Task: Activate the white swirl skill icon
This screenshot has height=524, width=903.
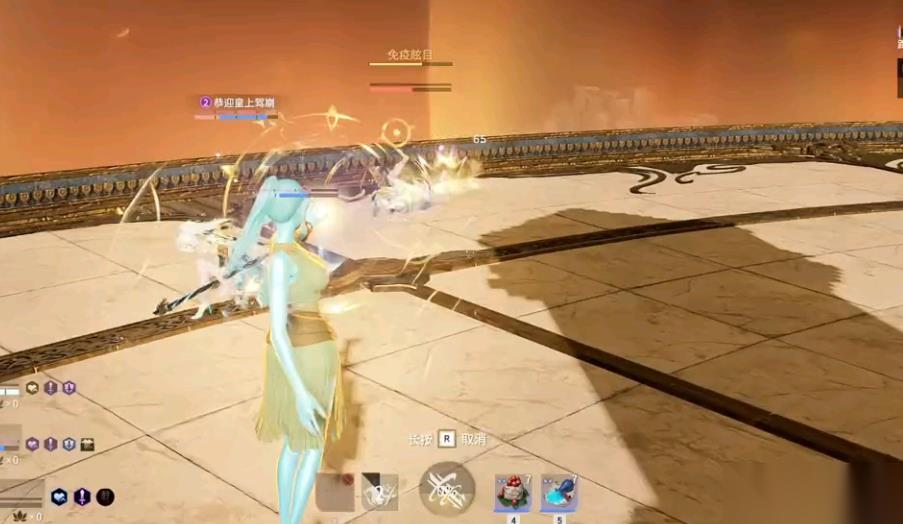Action: [381, 491]
